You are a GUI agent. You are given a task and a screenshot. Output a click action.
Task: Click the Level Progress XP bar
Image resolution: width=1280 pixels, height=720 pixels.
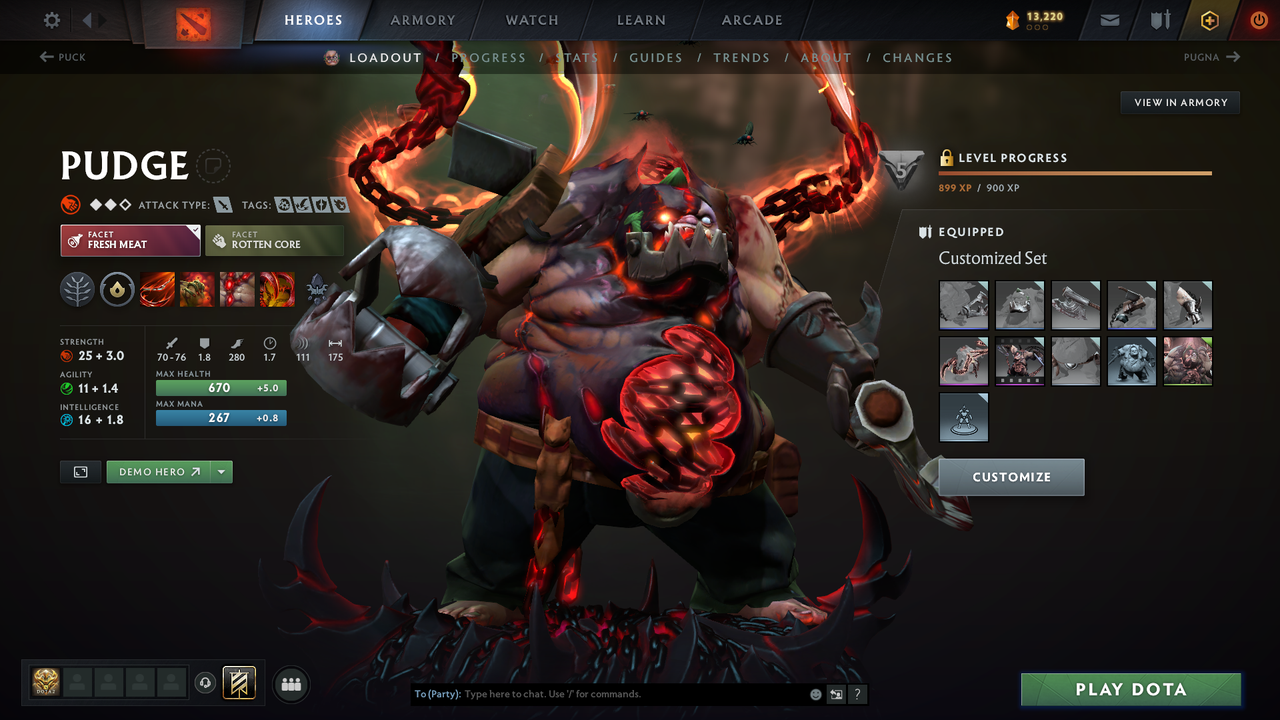tap(1075, 172)
